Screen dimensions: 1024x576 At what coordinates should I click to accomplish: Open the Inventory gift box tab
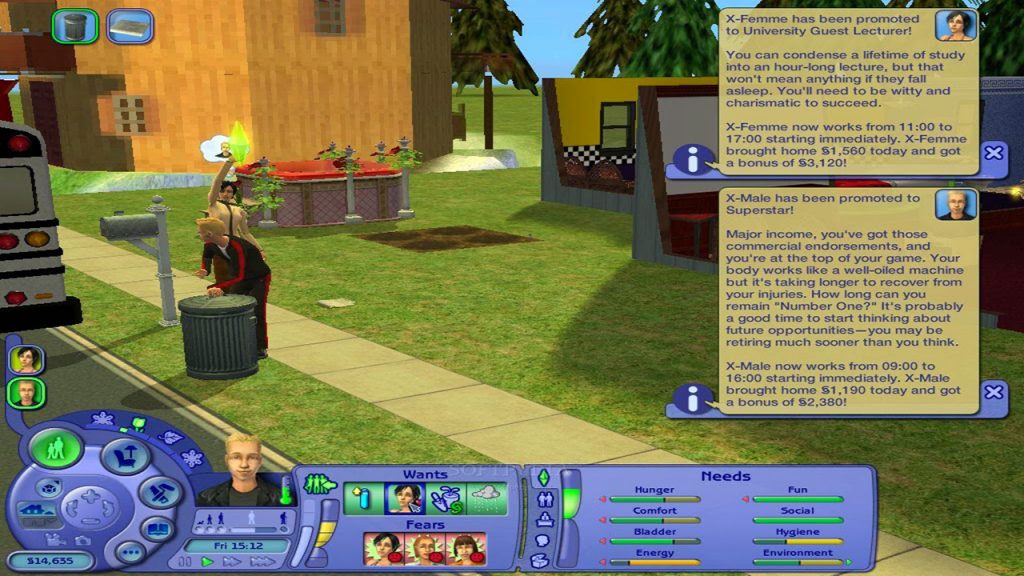point(540,561)
